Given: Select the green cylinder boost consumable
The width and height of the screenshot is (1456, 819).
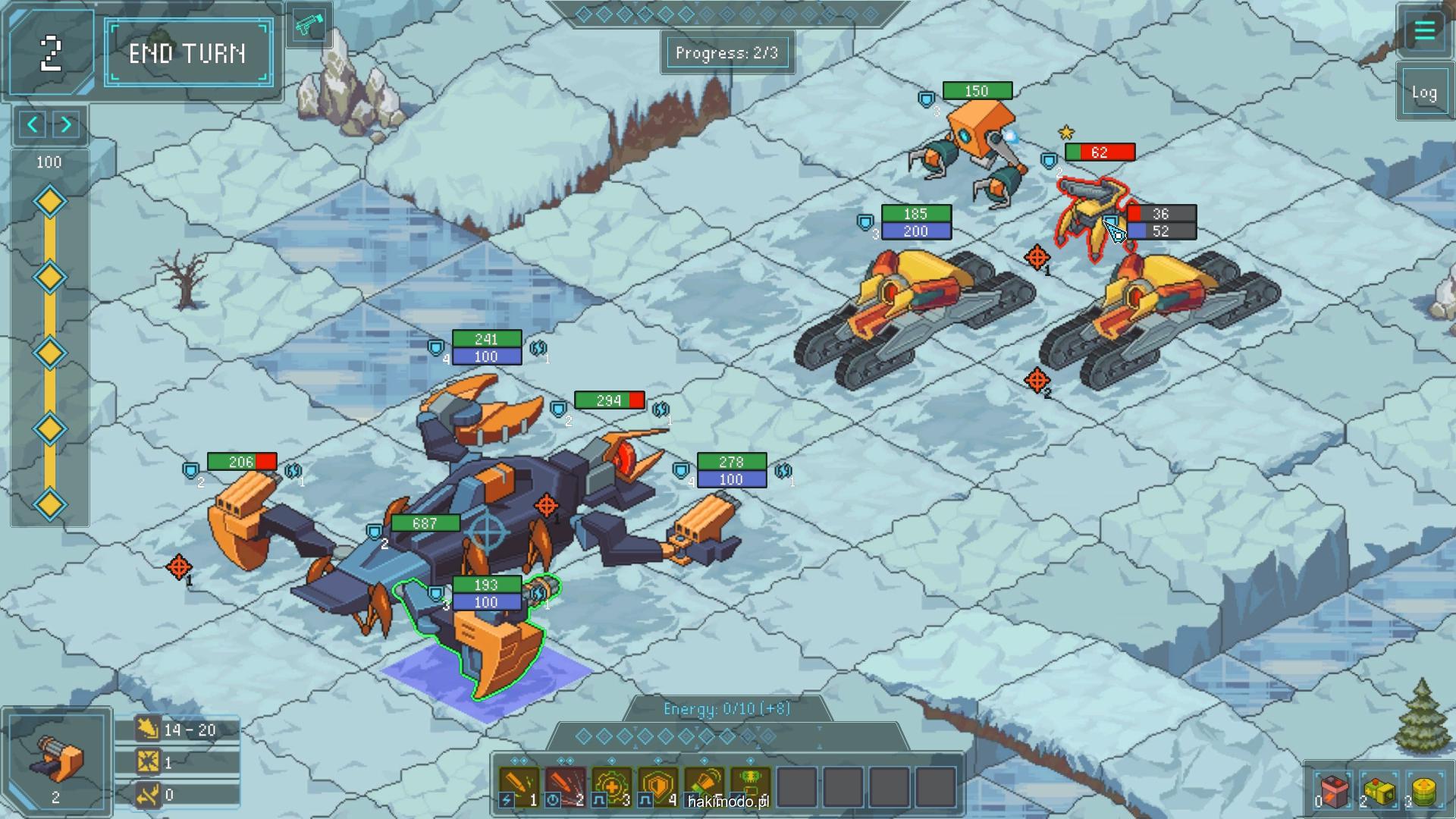Looking at the screenshot, I should click(x=1425, y=792).
